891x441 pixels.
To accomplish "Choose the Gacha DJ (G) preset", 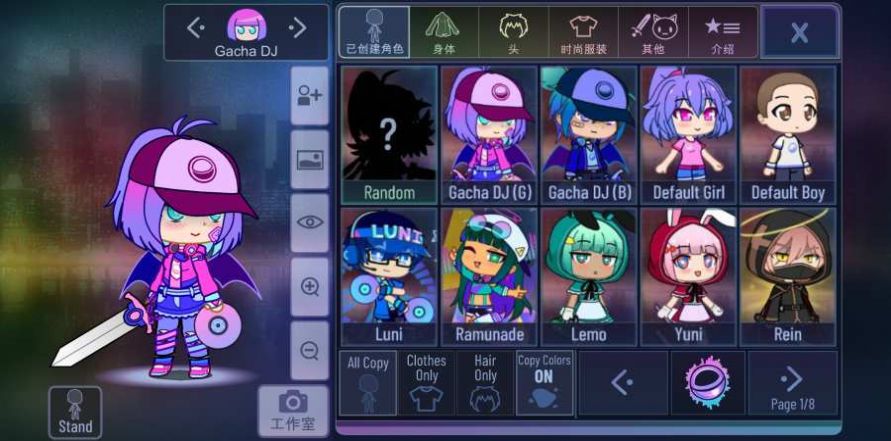I will (489, 135).
